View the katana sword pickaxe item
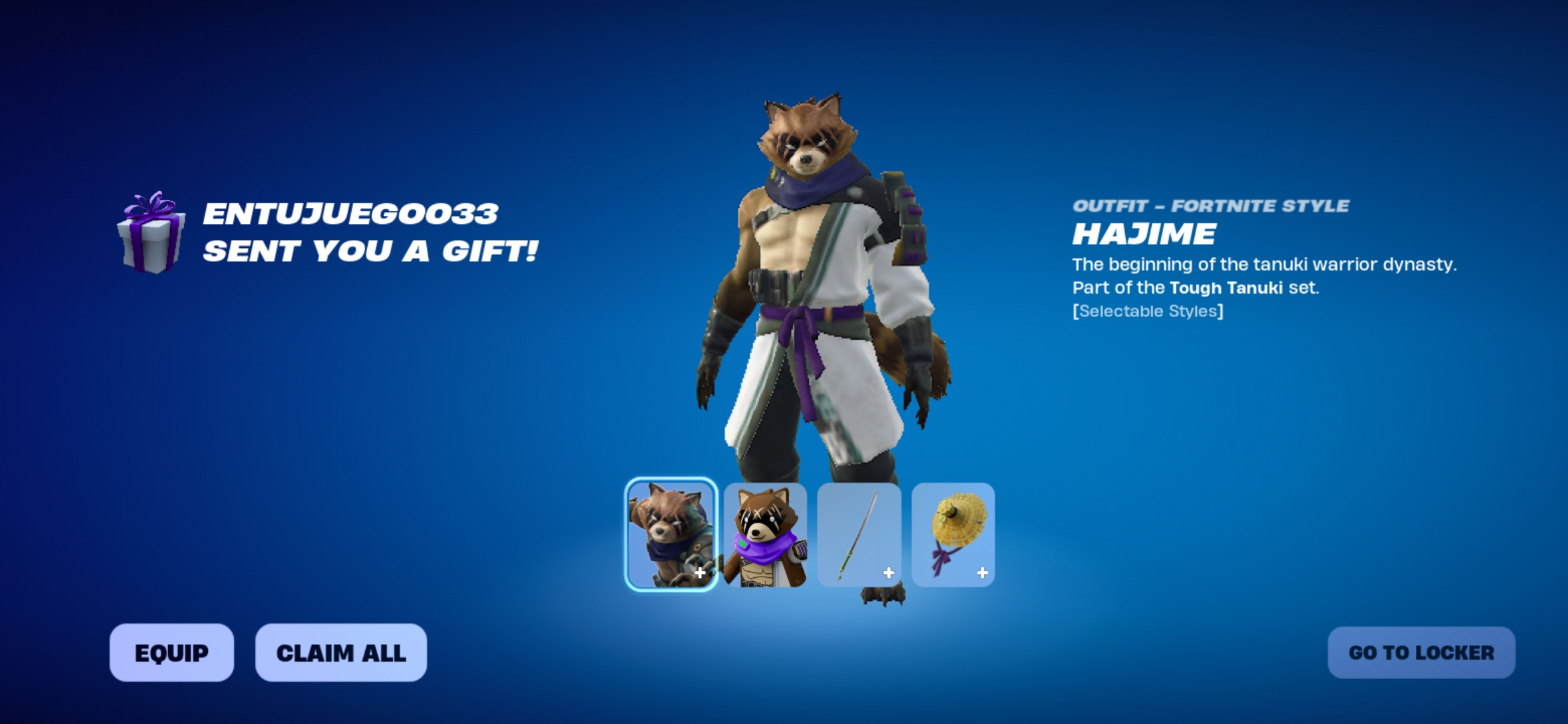Screen dimensions: 1568x724 (x=859, y=534)
